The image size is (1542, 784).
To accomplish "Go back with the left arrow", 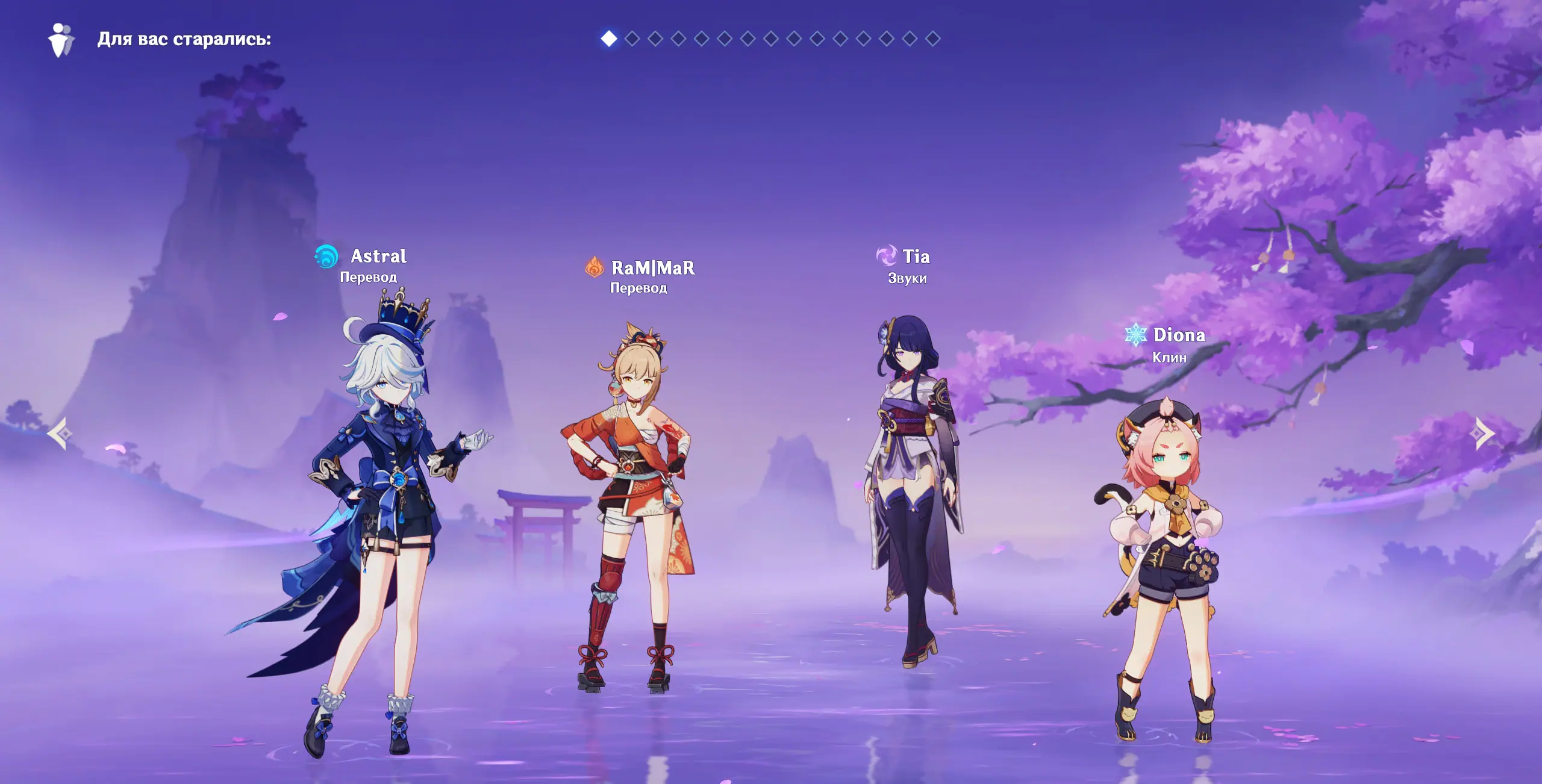I will pyautogui.click(x=60, y=433).
